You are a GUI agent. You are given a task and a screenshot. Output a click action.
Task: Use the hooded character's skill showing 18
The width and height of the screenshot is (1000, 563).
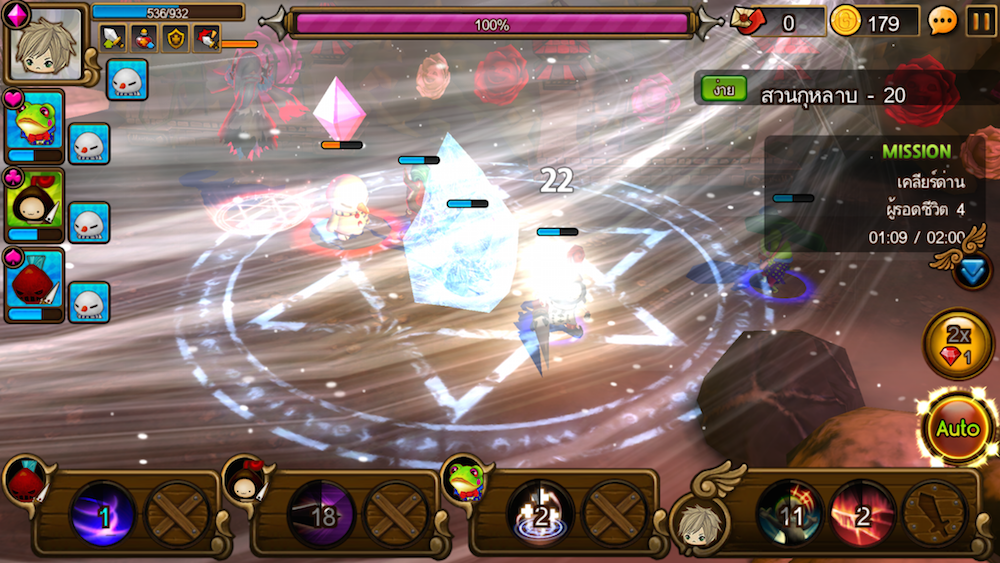(321, 514)
